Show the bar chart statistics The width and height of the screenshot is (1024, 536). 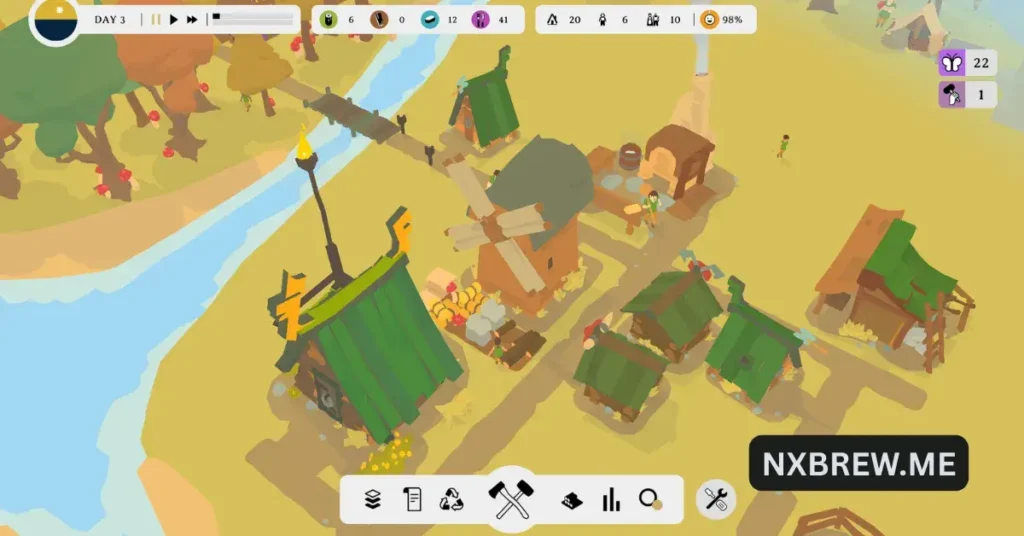point(610,500)
